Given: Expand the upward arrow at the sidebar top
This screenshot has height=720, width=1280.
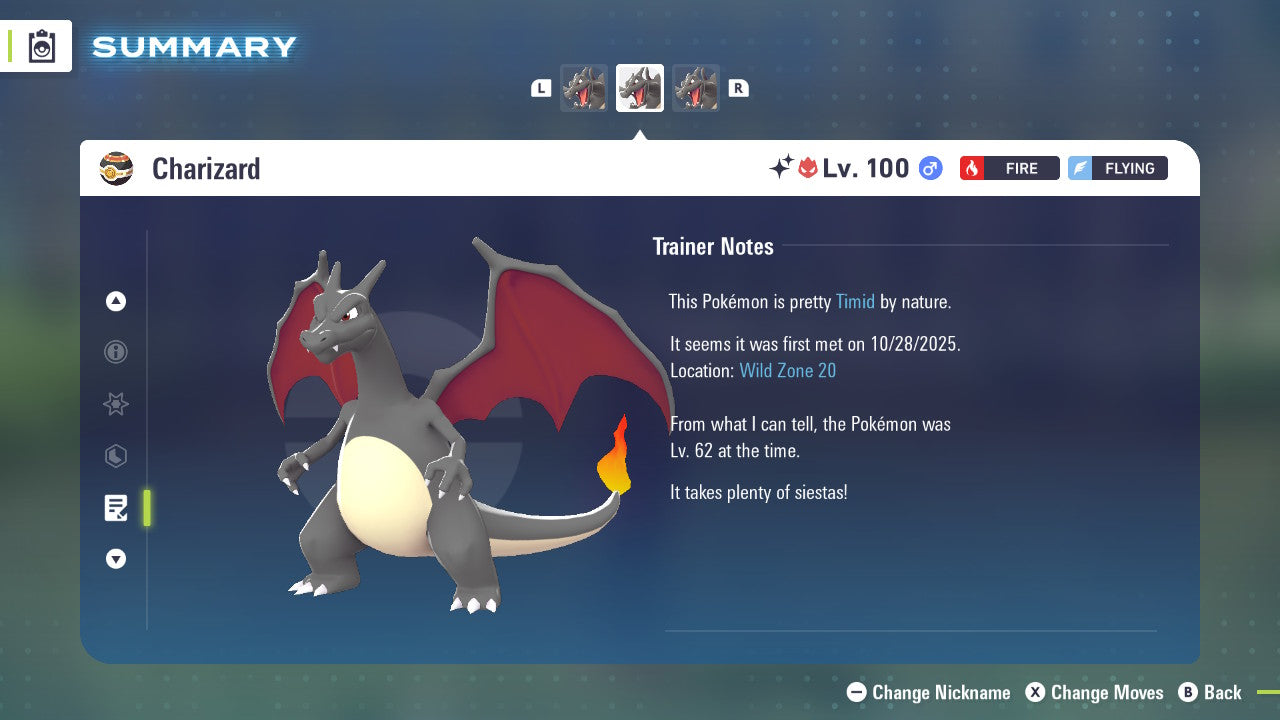Looking at the screenshot, I should (115, 301).
